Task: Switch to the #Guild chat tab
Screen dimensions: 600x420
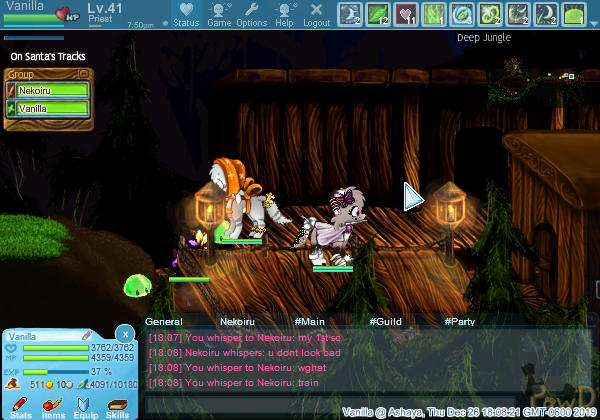Action: pos(387,322)
